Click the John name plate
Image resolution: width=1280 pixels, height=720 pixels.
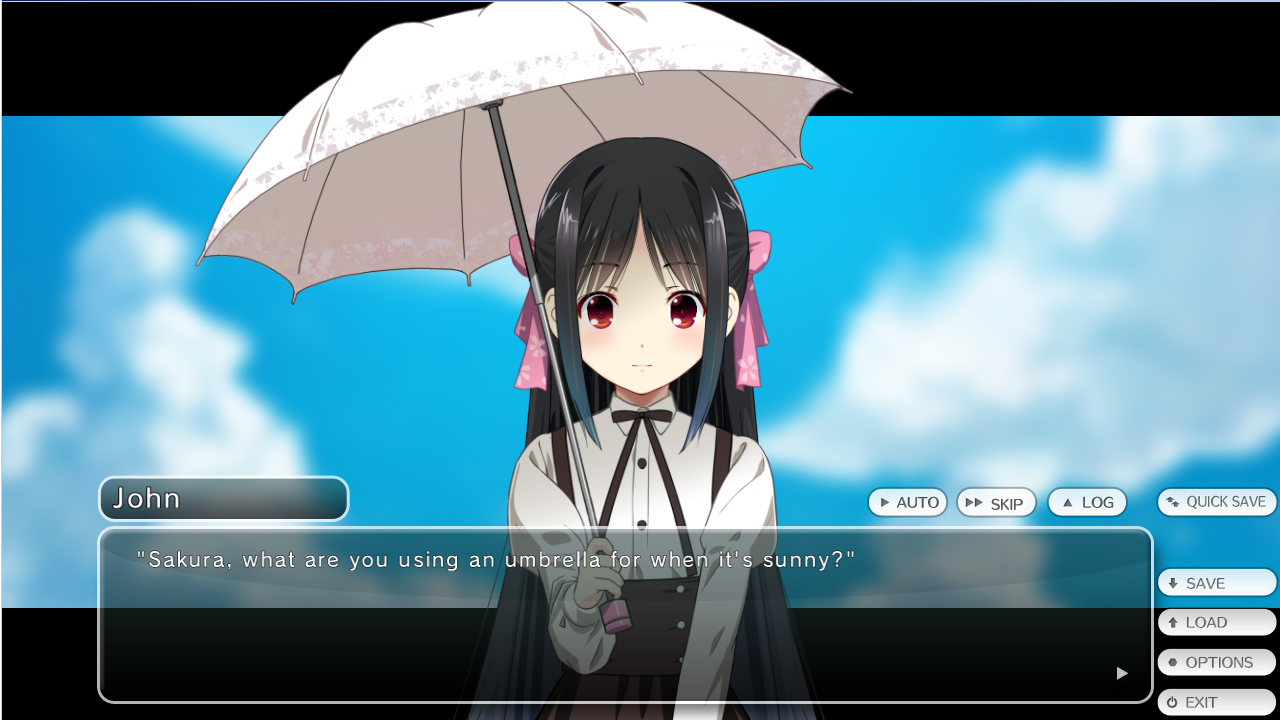[222, 498]
